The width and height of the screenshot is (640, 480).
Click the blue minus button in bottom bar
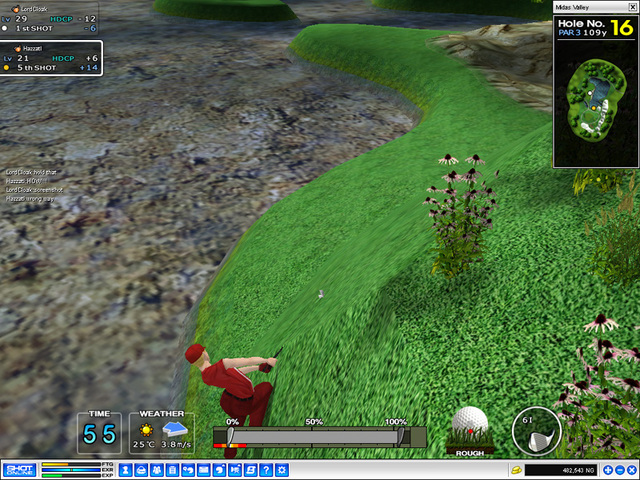tap(620, 470)
